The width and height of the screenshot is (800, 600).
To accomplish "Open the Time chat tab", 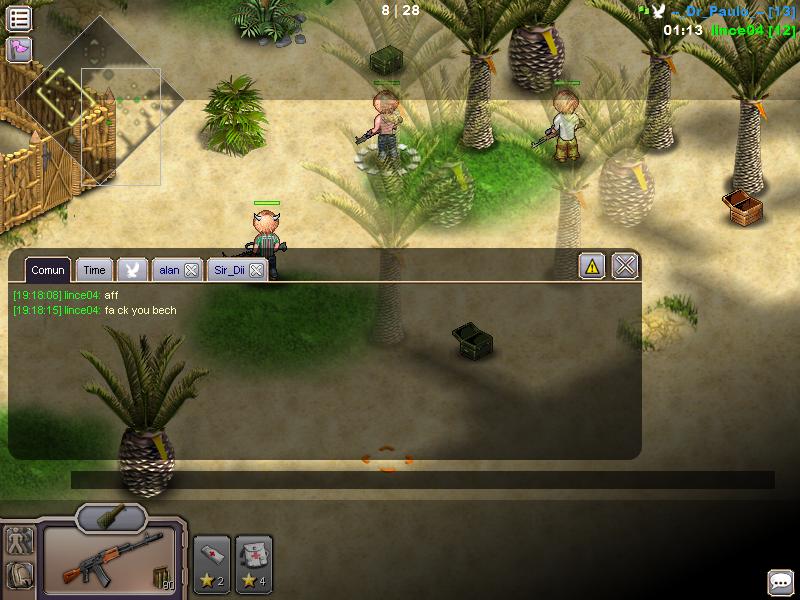I will (x=94, y=270).
